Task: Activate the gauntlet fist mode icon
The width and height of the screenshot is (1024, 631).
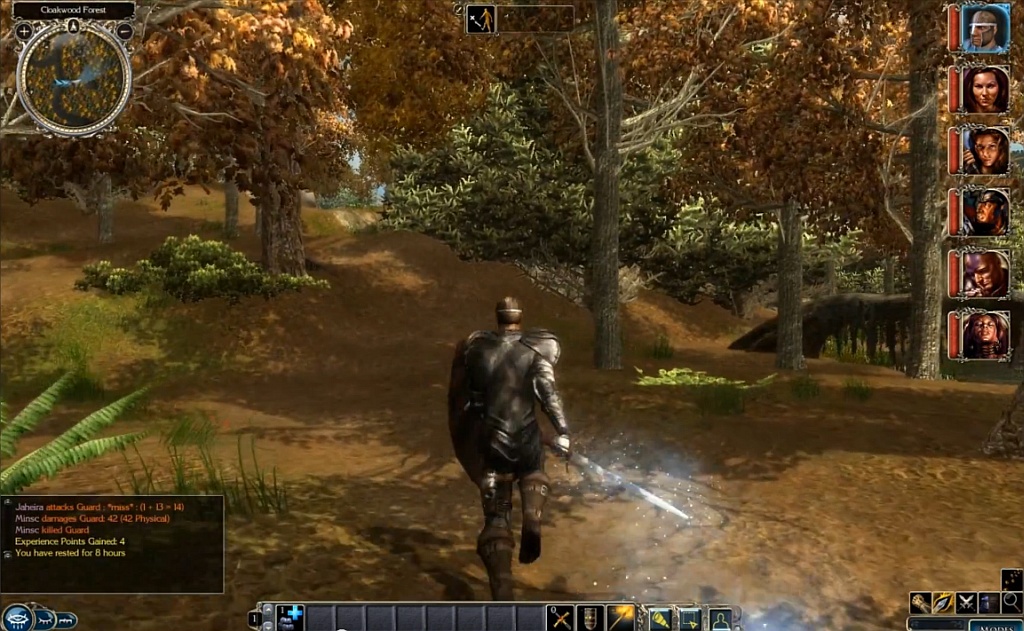Action: click(920, 602)
